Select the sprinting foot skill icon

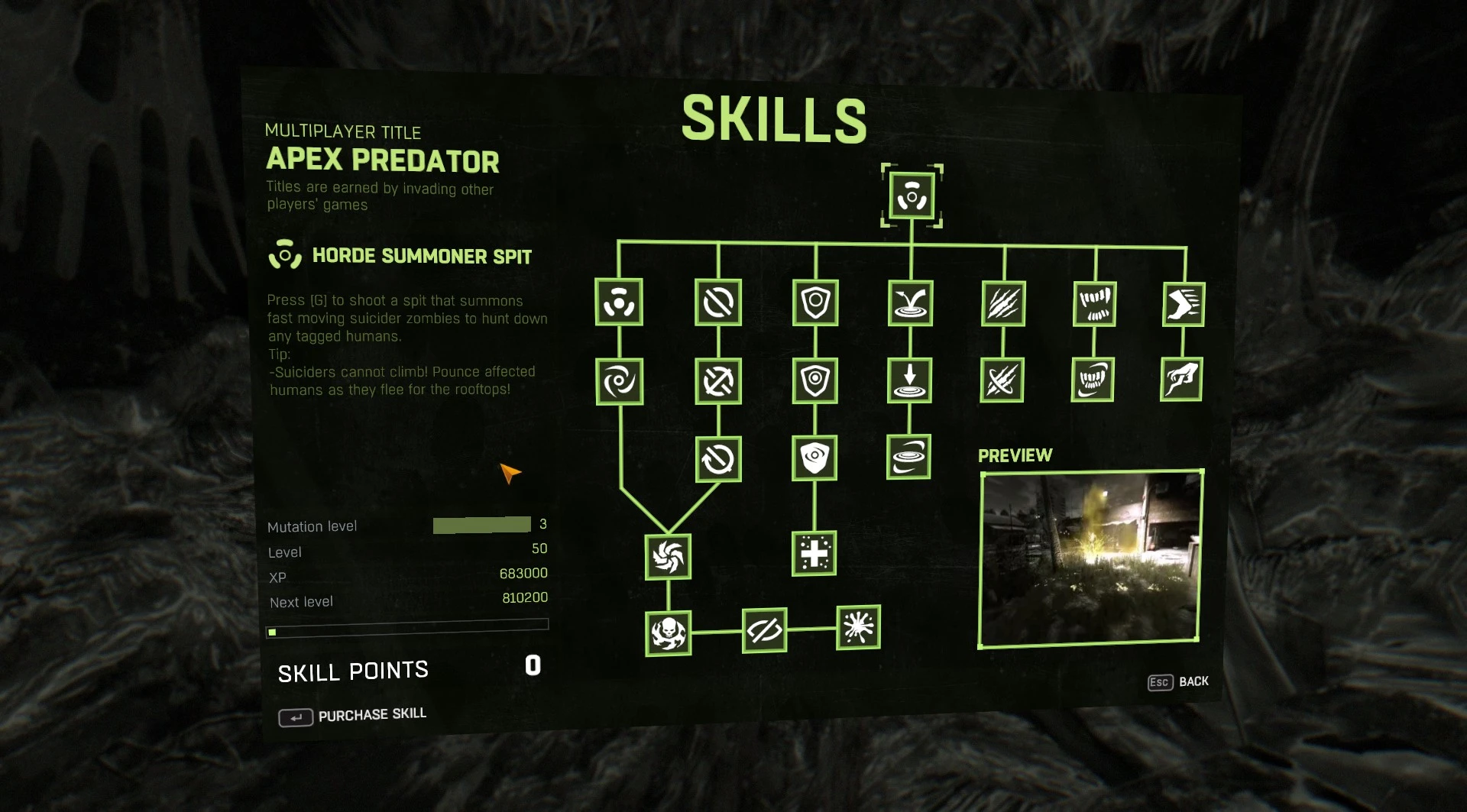point(1183,302)
